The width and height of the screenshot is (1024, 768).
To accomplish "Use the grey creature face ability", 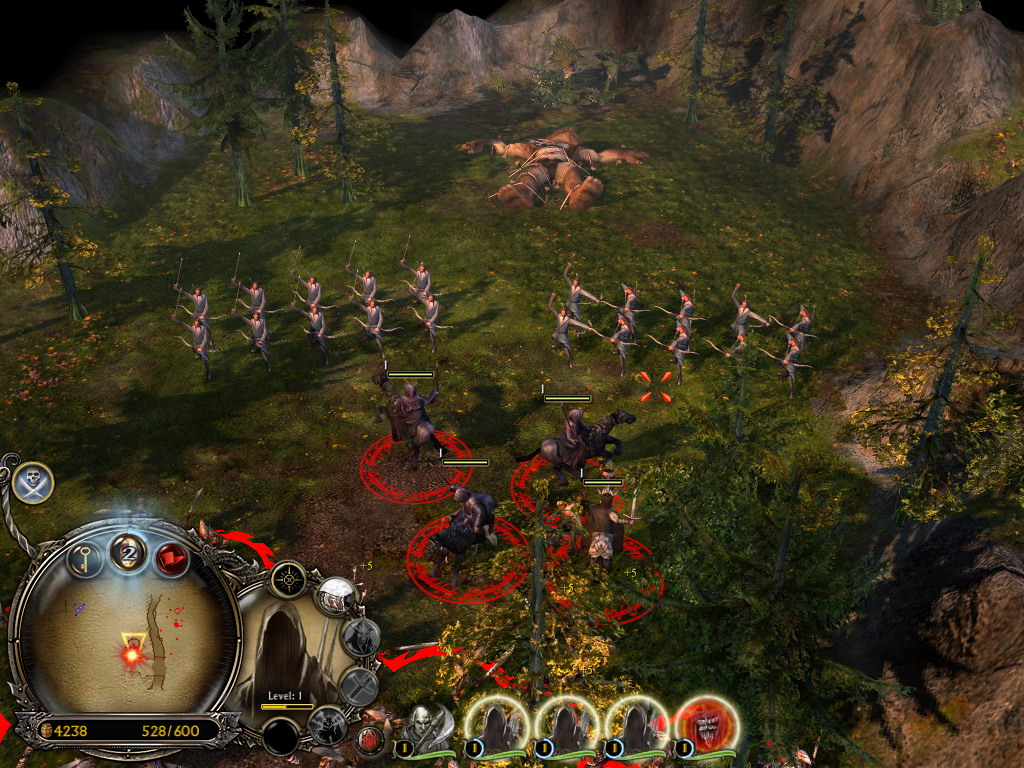I will click(x=361, y=637).
